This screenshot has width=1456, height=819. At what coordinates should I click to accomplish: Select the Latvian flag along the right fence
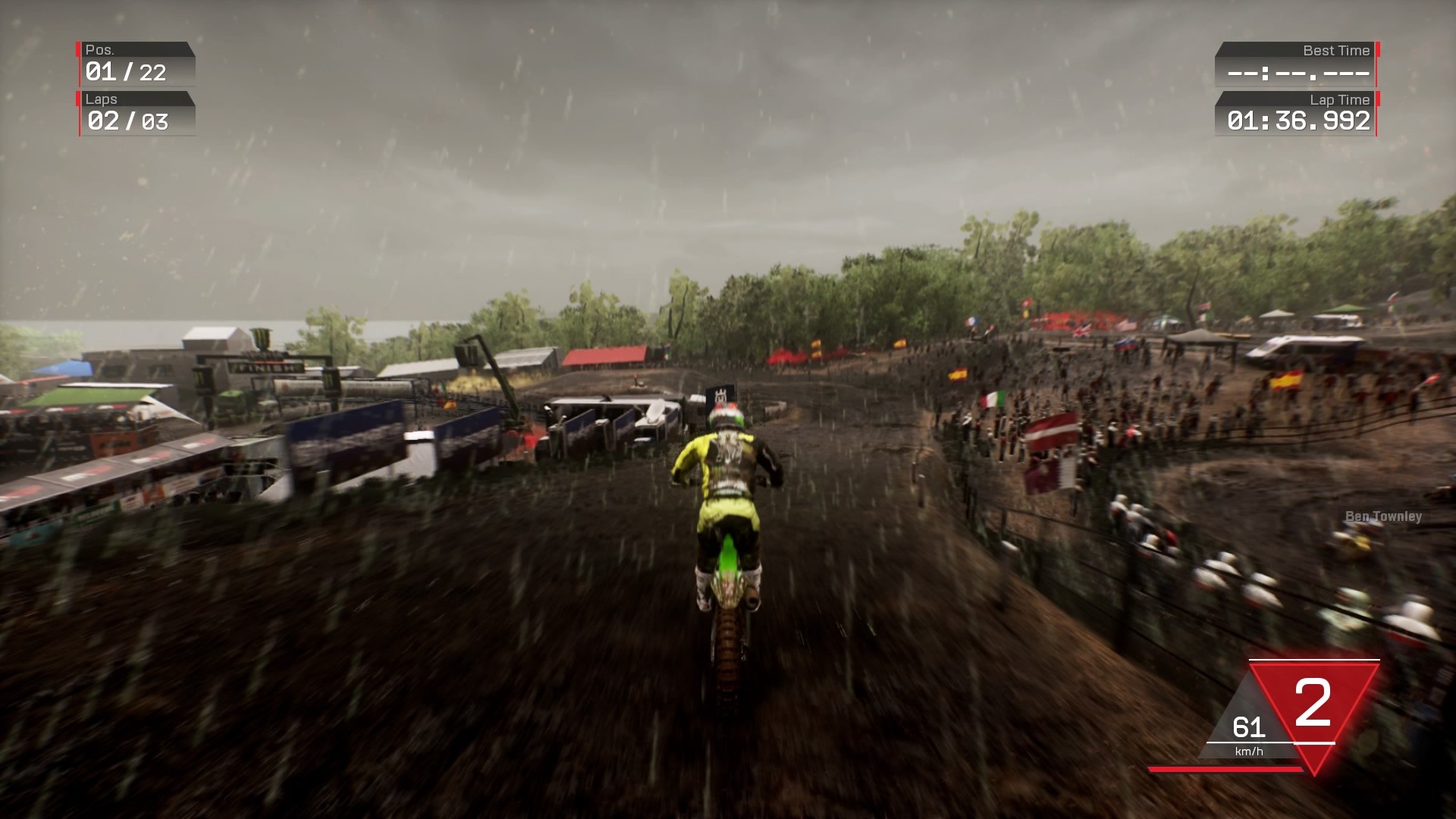coord(1053,431)
